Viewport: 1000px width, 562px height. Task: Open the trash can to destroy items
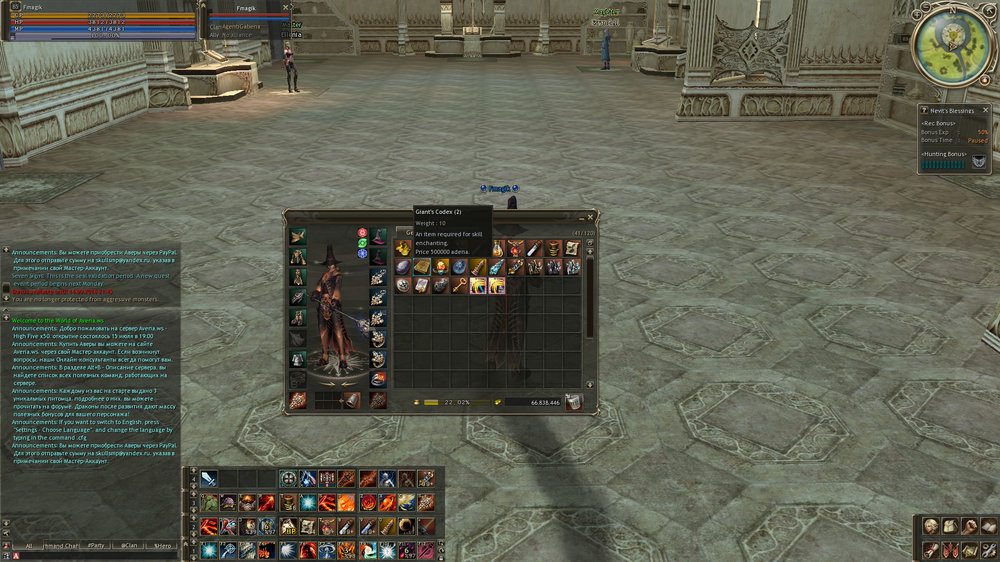click(x=573, y=402)
